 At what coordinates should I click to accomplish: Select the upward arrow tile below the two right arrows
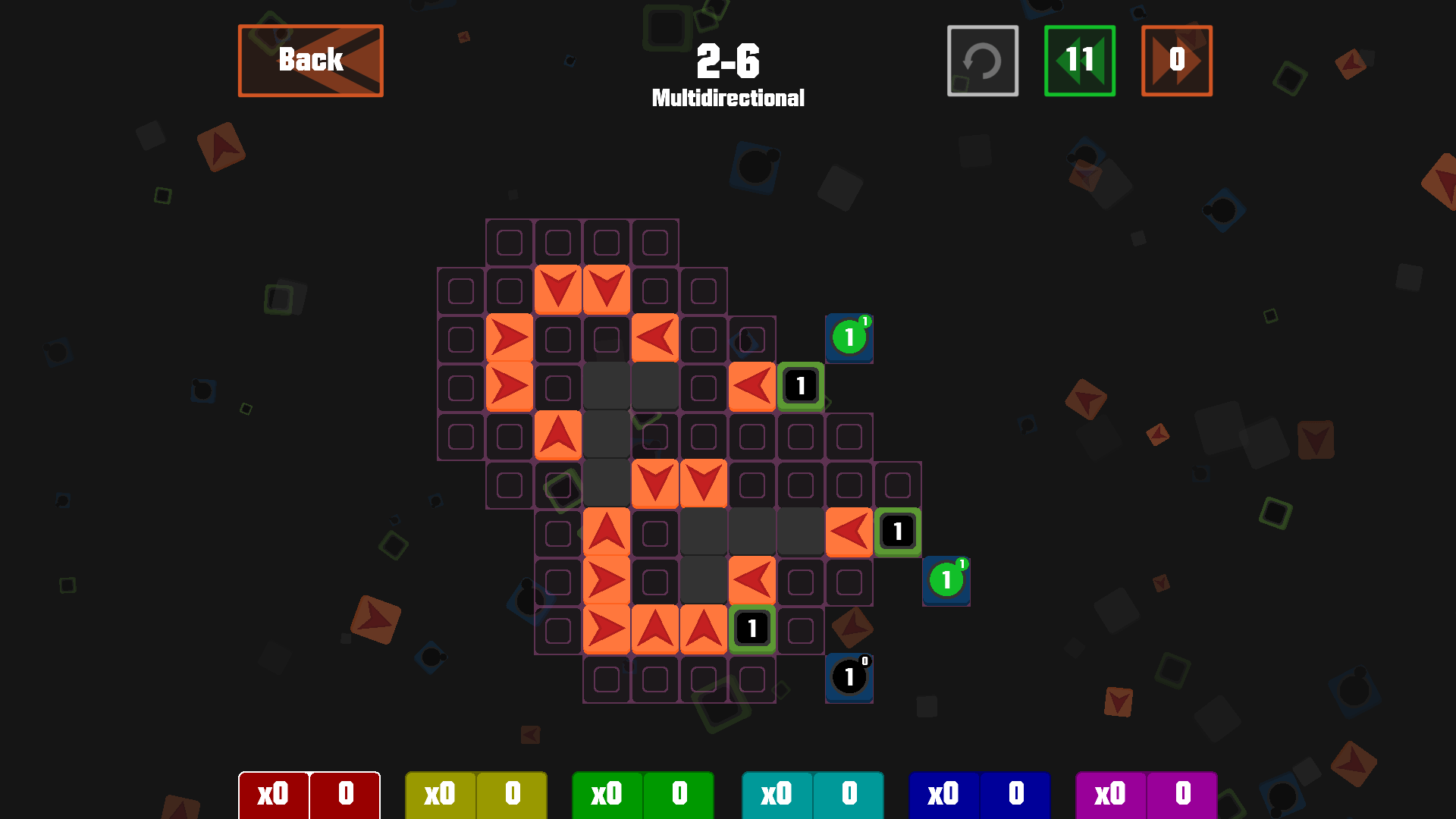559,435
